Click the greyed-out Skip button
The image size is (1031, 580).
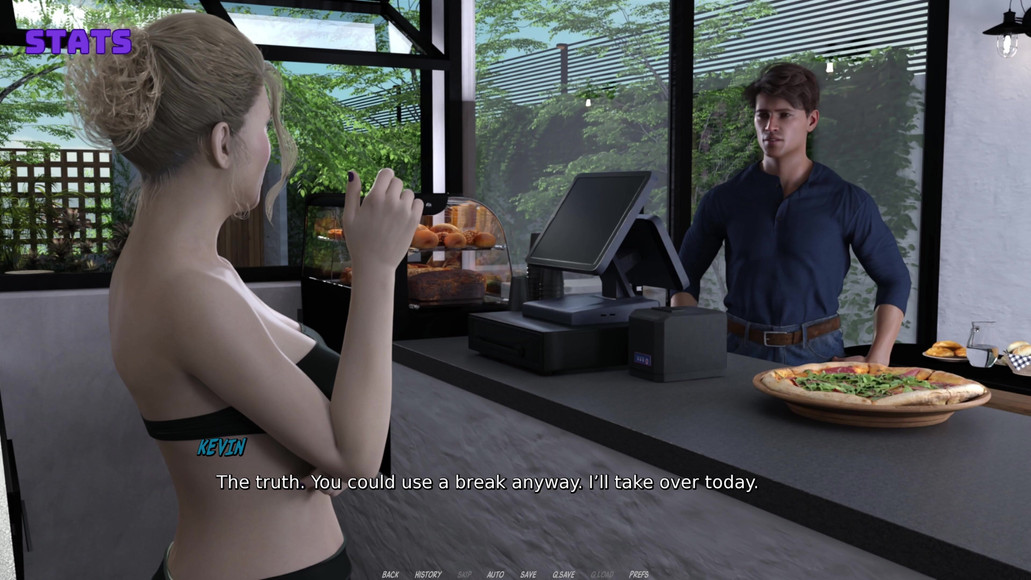point(464,574)
